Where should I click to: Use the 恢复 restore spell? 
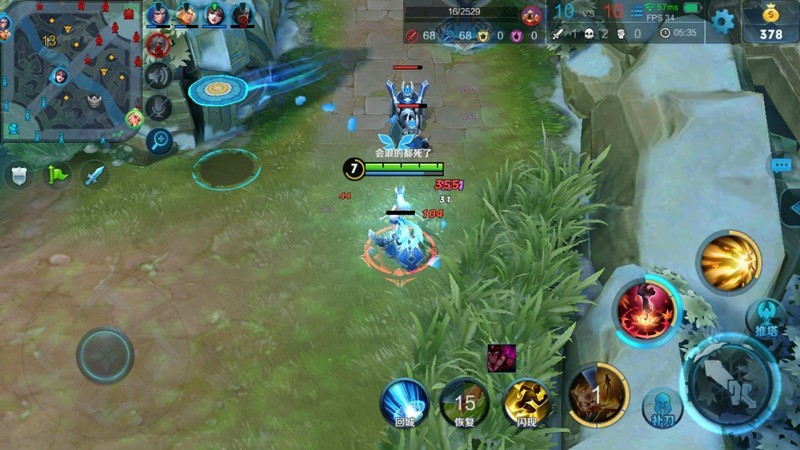coord(464,403)
